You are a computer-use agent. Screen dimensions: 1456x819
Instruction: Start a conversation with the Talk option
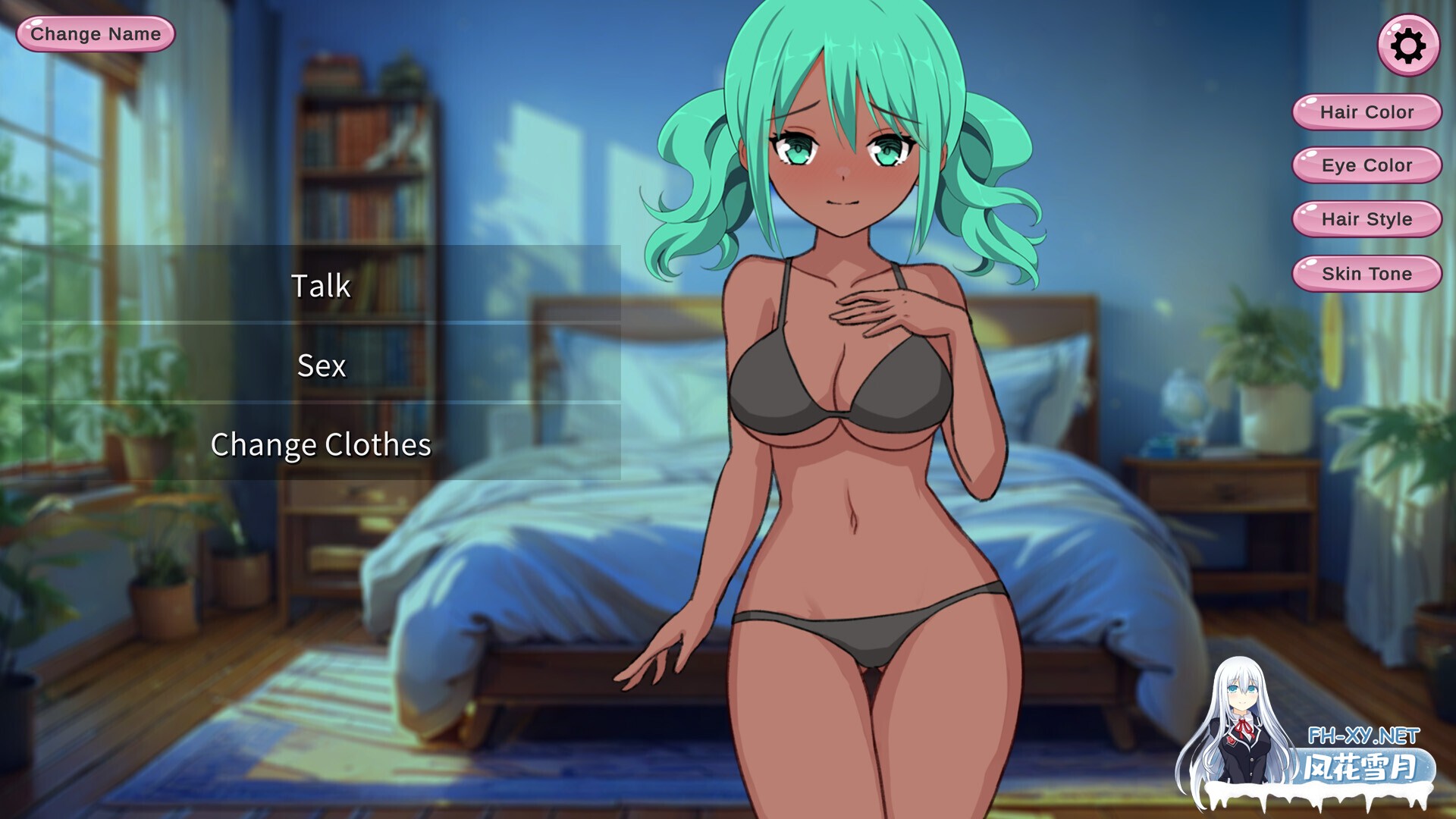(x=321, y=287)
